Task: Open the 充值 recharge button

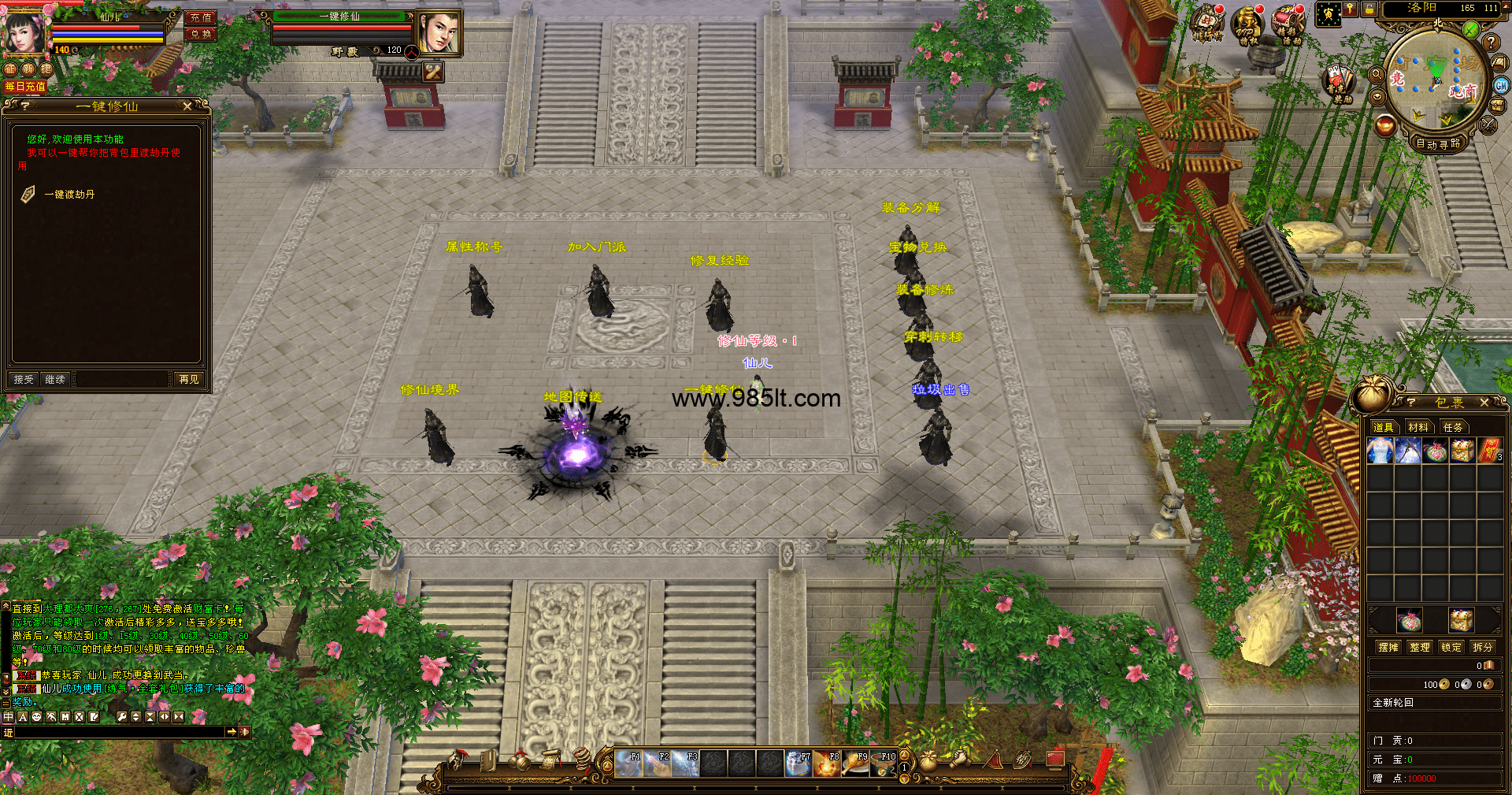Action: click(201, 17)
